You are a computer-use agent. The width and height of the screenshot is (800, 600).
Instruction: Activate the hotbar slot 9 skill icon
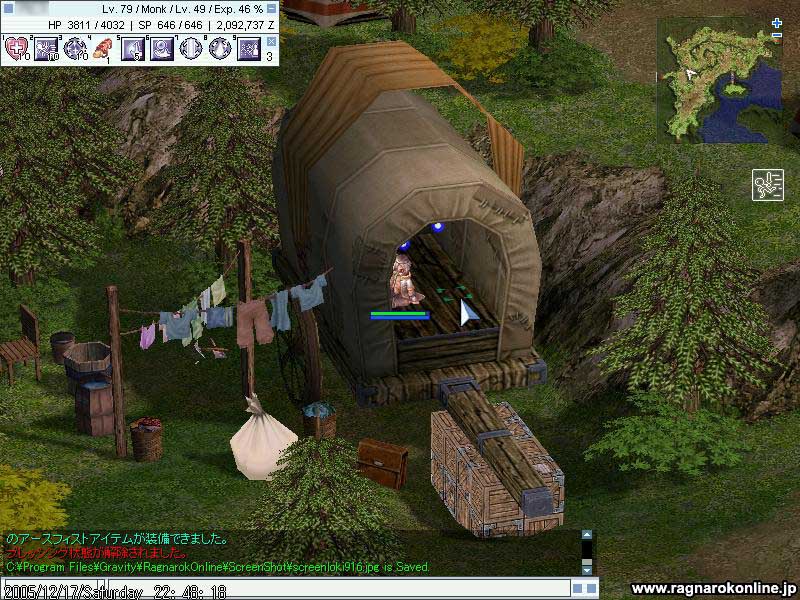click(x=248, y=48)
